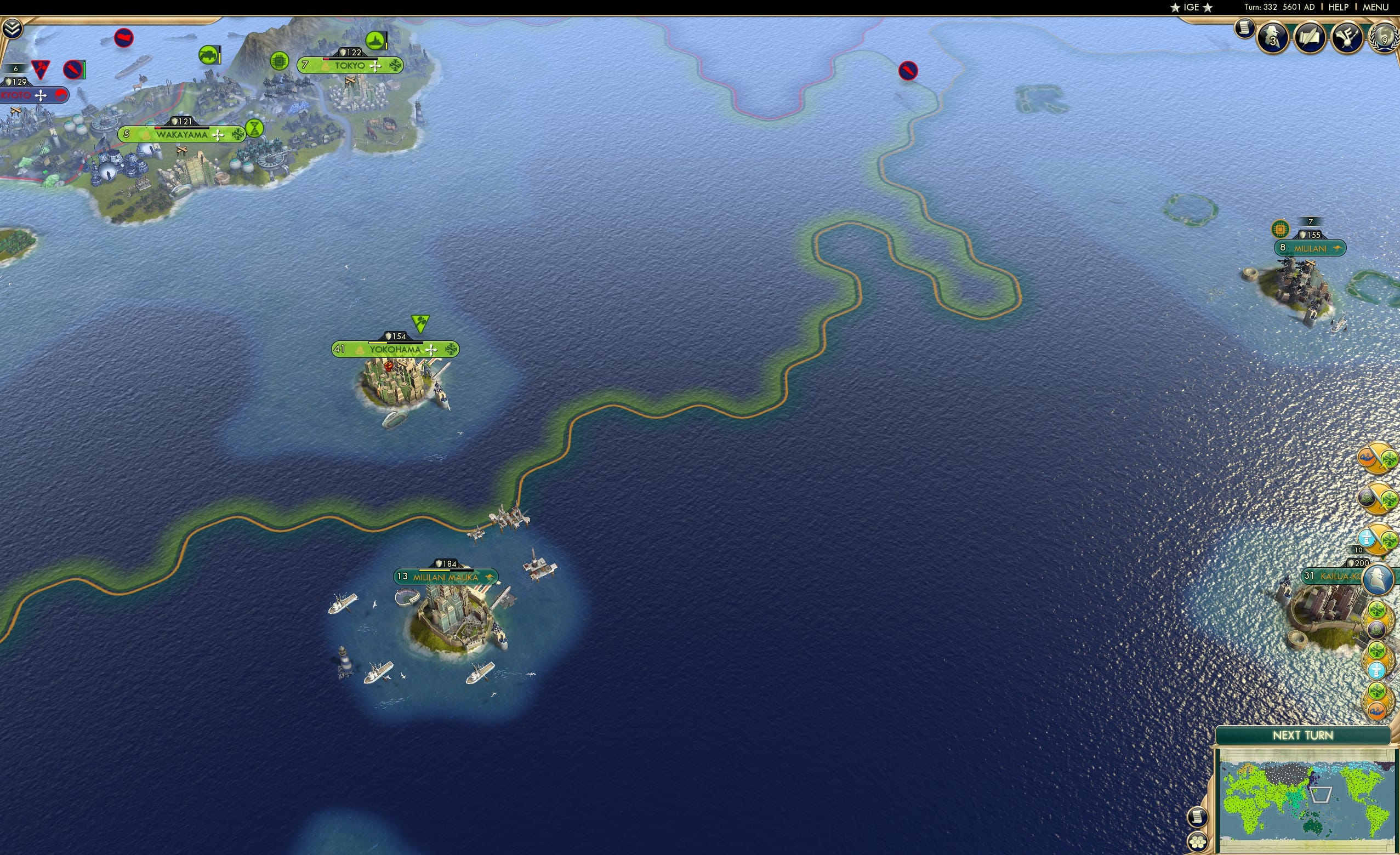The image size is (1400, 855).
Task: Toggle Tokyo city growth focus icon
Action: 375,66
